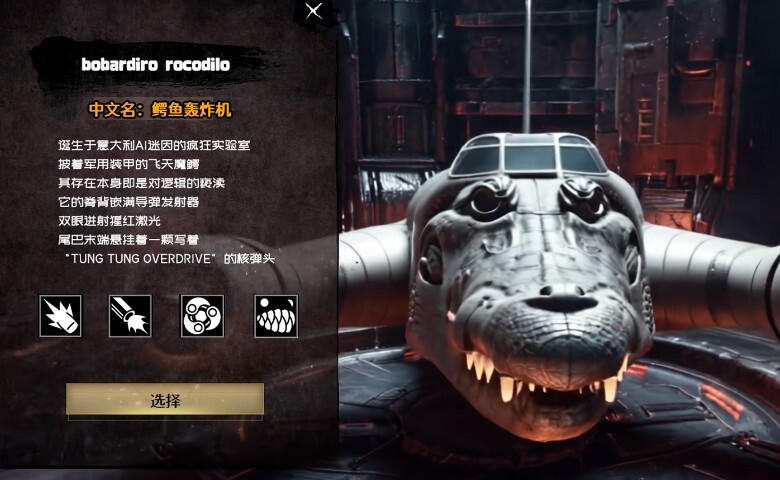Image resolution: width=780 pixels, height=480 pixels.
Task: Select the bullet impact burst skill icon
Action: pyautogui.click(x=60, y=315)
